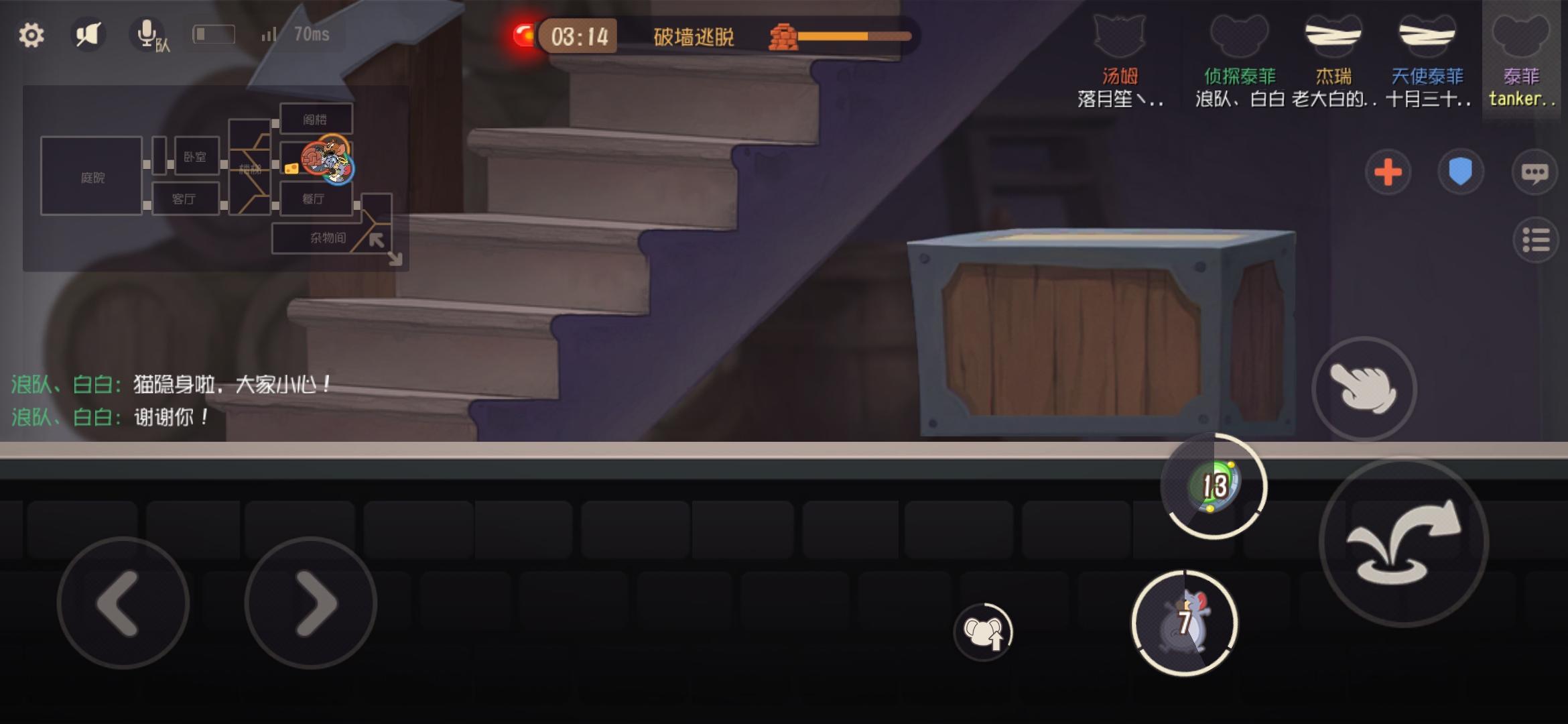1568x724 pixels.
Task: Toggle the muted loudspeaker sound icon
Action: (88, 34)
